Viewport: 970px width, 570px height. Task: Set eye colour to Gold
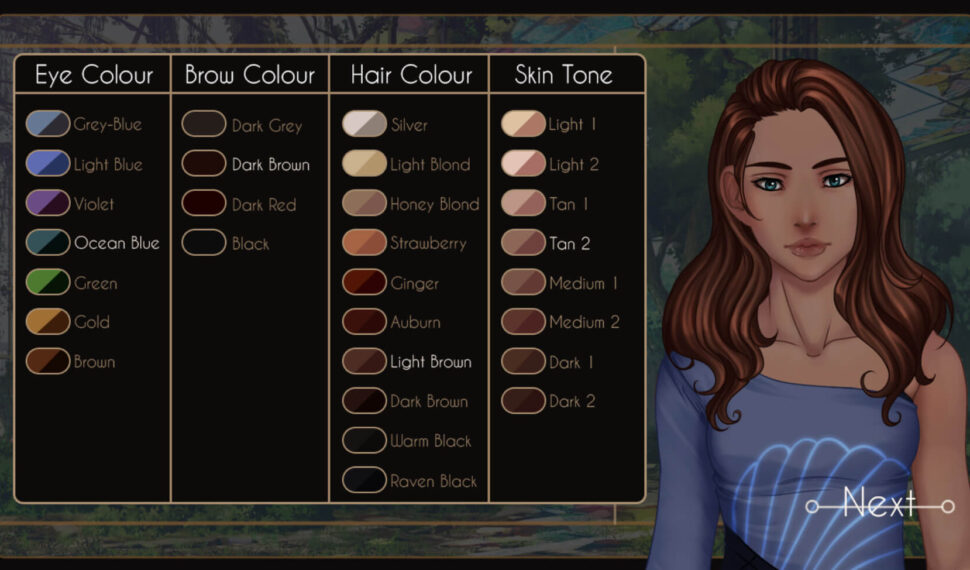(x=48, y=322)
